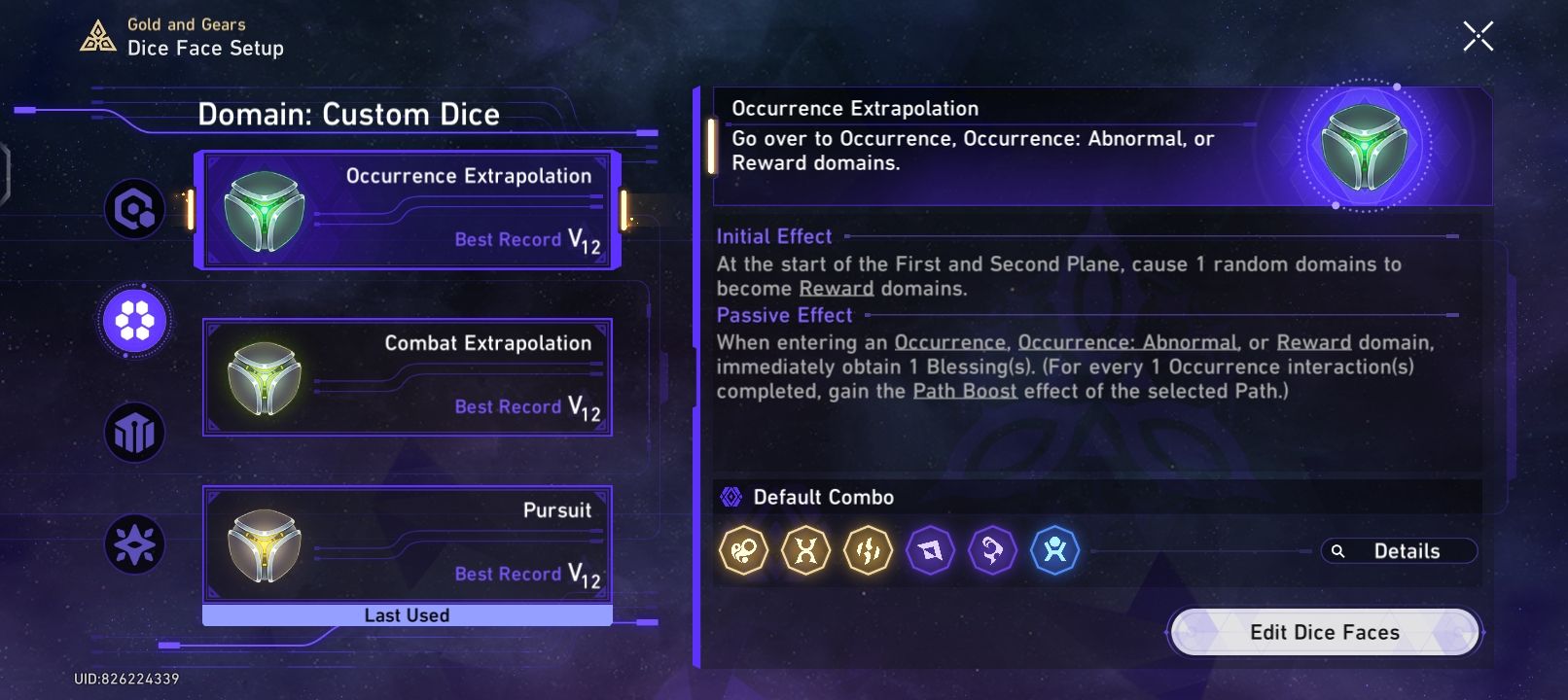
Task: Select the purple swirl dice face icon
Action: point(992,550)
